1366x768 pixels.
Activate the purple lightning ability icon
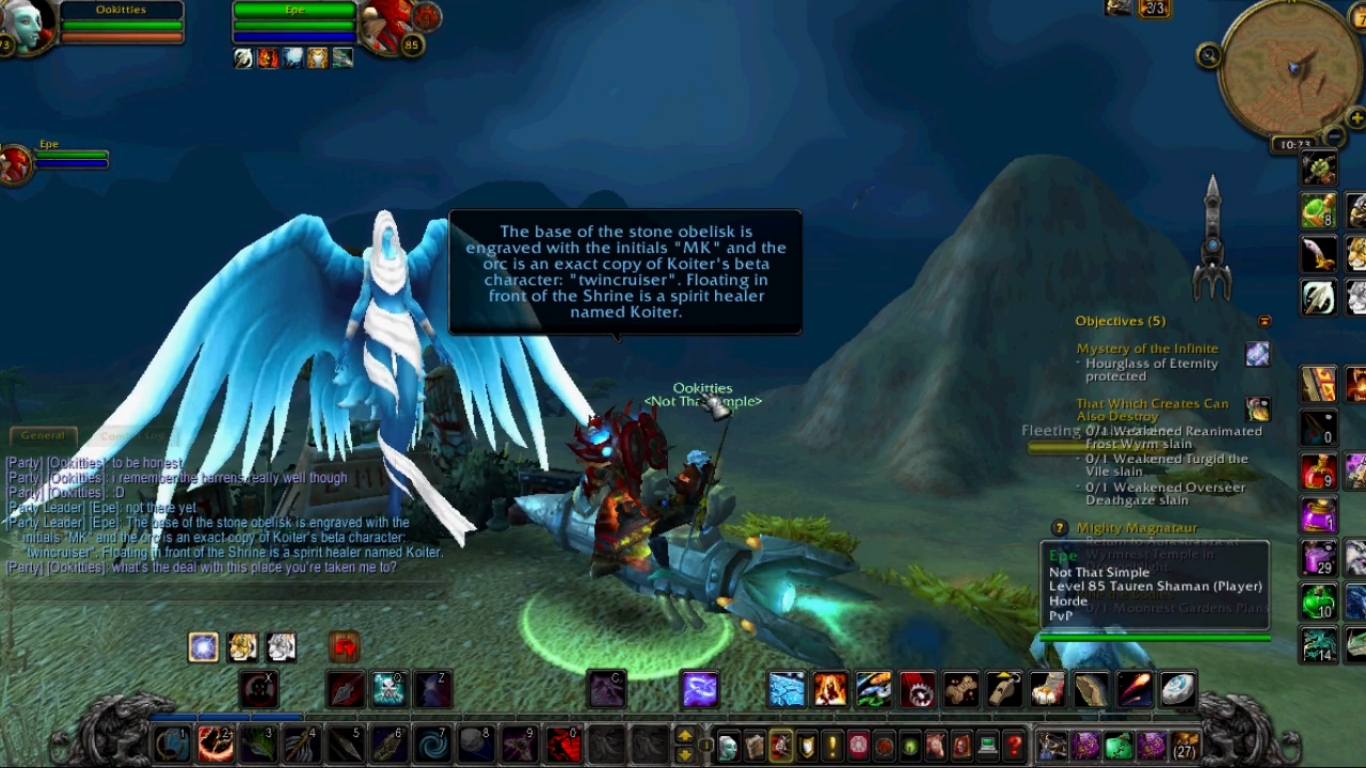pyautogui.click(x=700, y=689)
